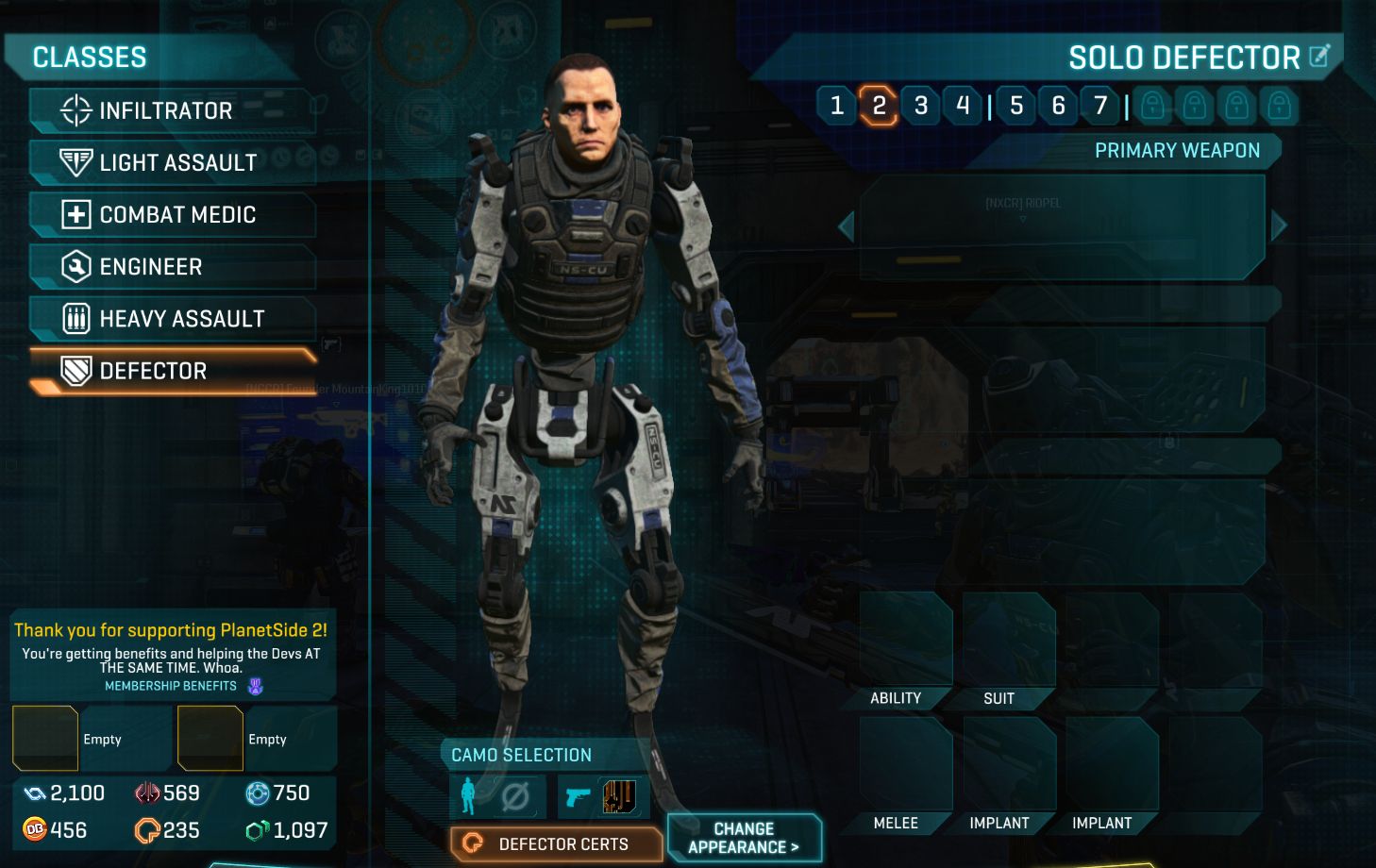Click the edit pencil beside SOLO DEFECTOR
The image size is (1376, 868).
click(1319, 57)
